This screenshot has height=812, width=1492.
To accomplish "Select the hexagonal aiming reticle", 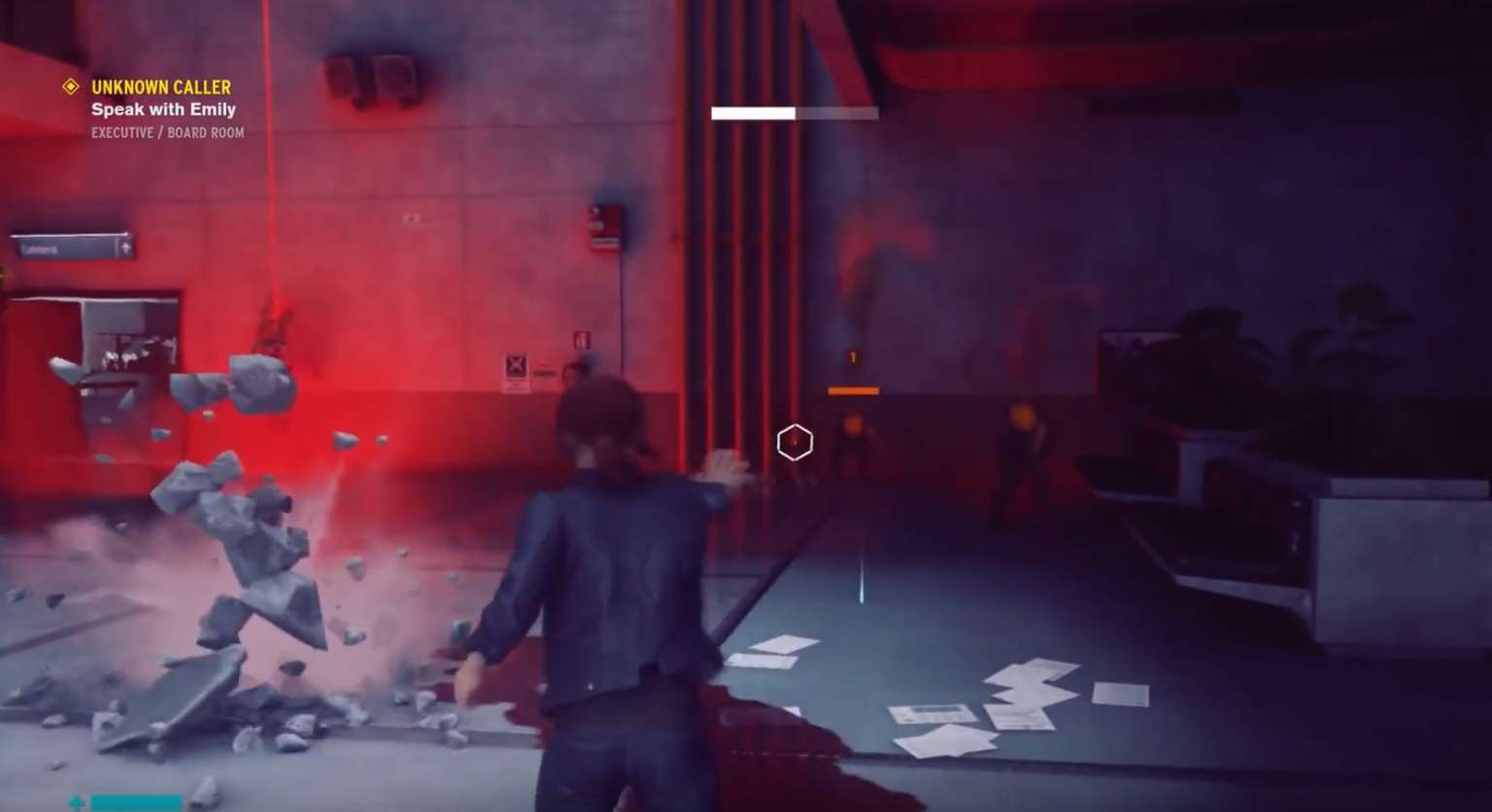I will (x=795, y=441).
